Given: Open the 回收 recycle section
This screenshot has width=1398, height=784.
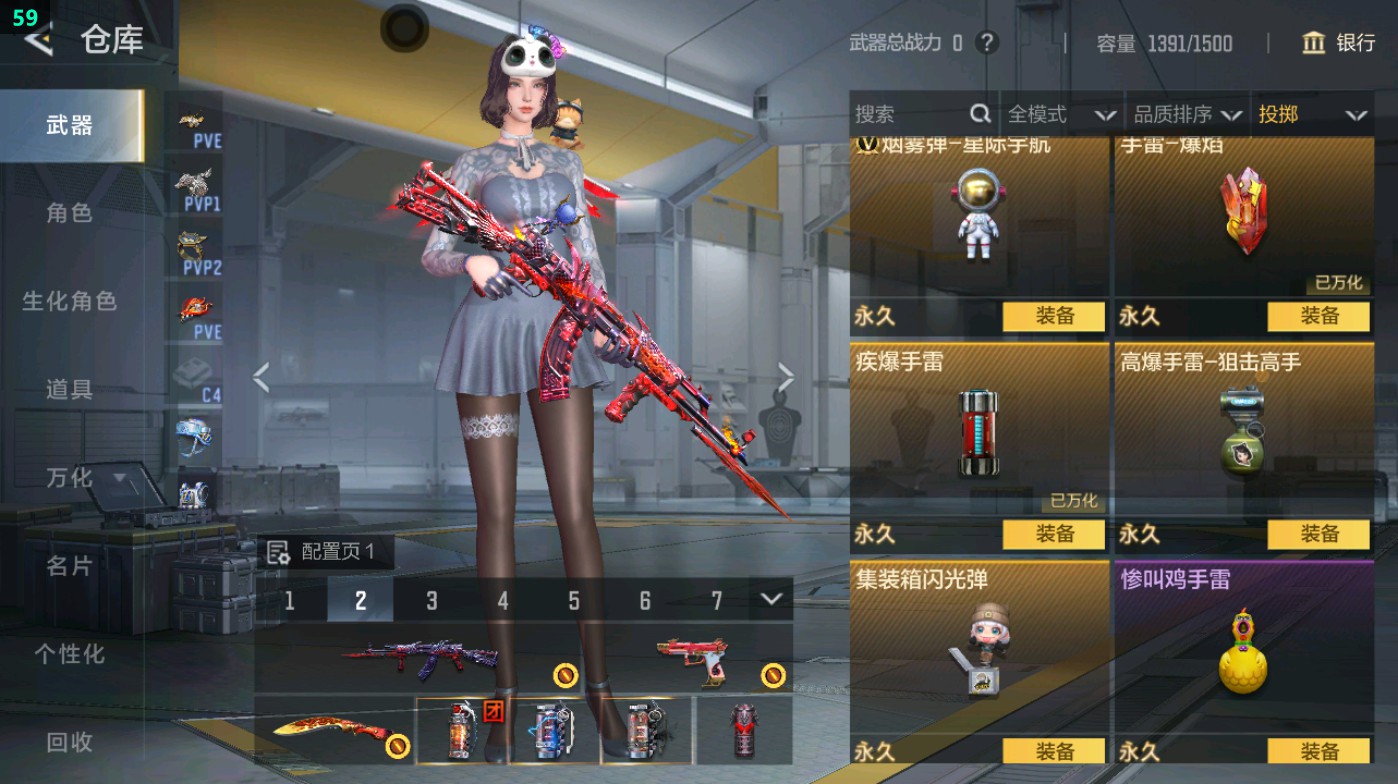Looking at the screenshot, I should point(69,742).
